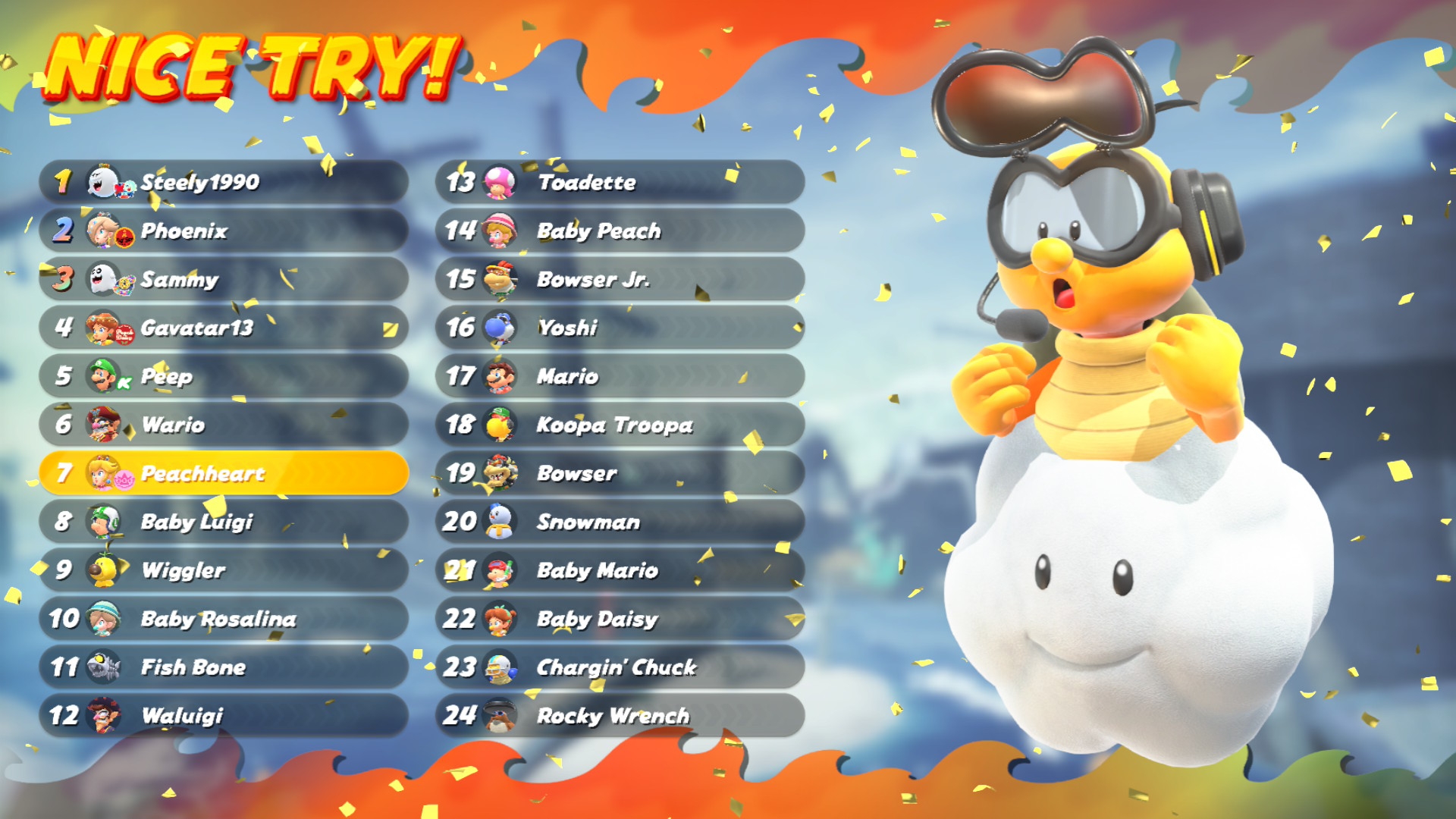
Task: Select first-place player Steely1990's row
Action: point(224,182)
